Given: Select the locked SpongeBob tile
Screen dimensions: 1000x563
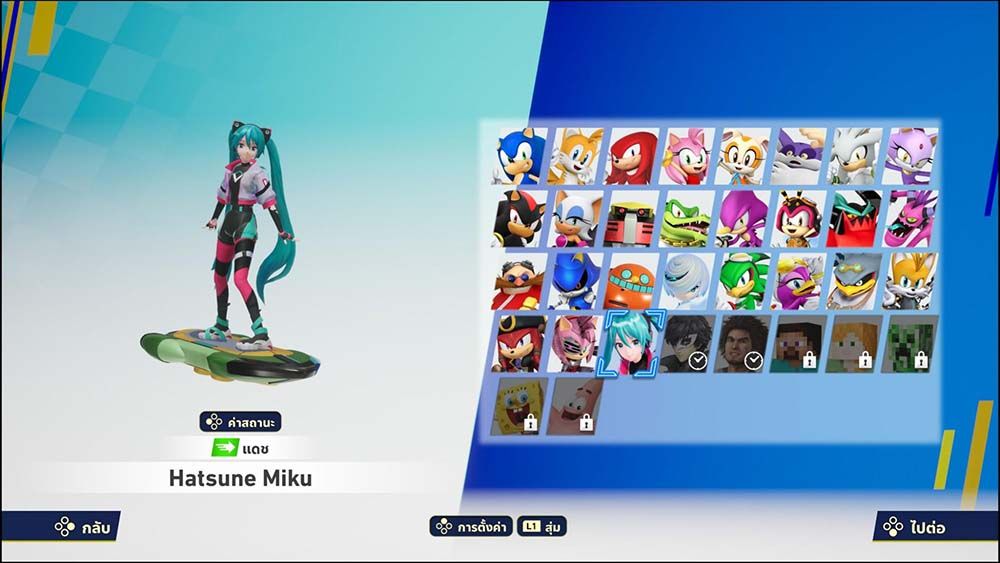Looking at the screenshot, I should point(519,406).
